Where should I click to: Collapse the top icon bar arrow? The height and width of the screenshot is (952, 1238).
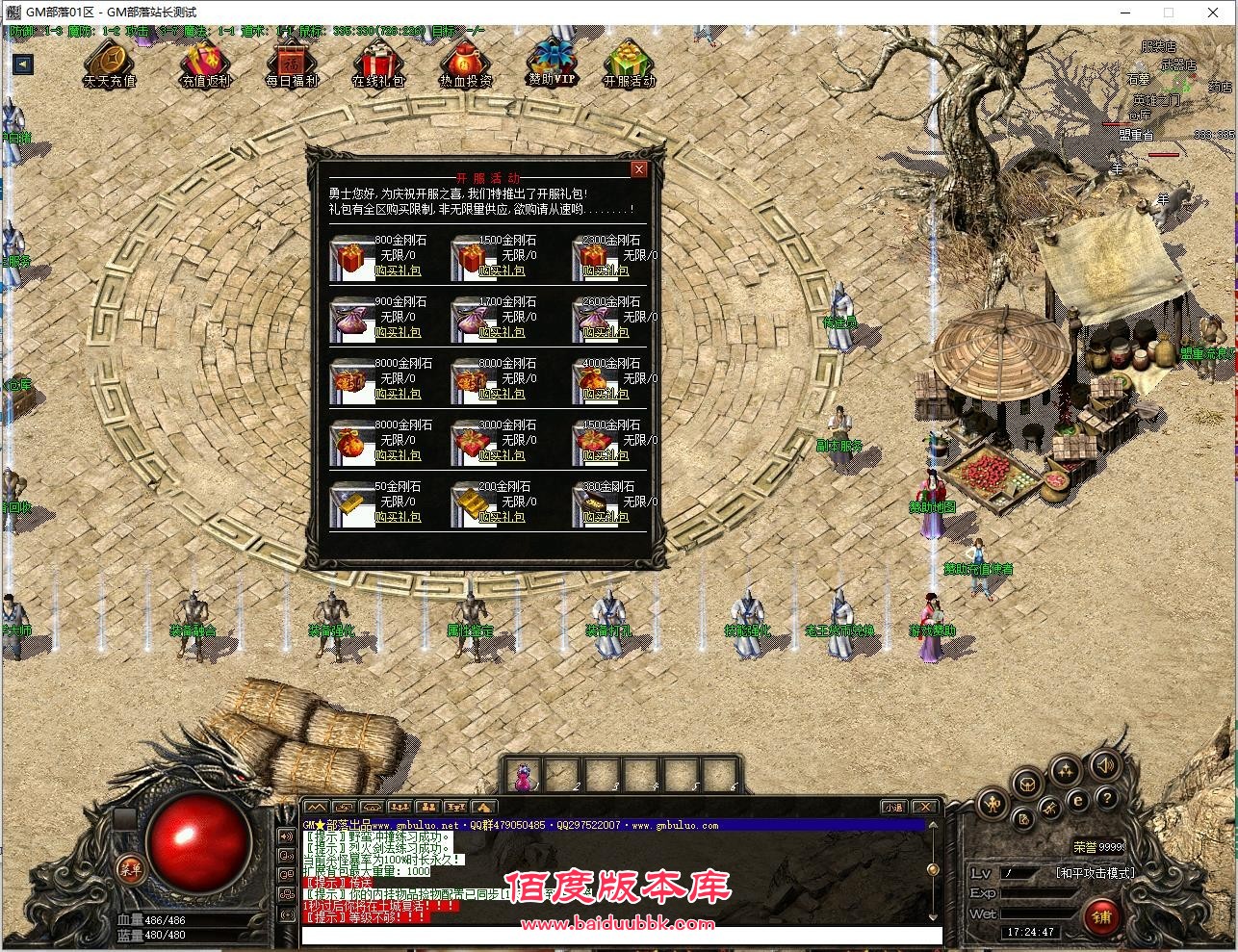click(23, 64)
